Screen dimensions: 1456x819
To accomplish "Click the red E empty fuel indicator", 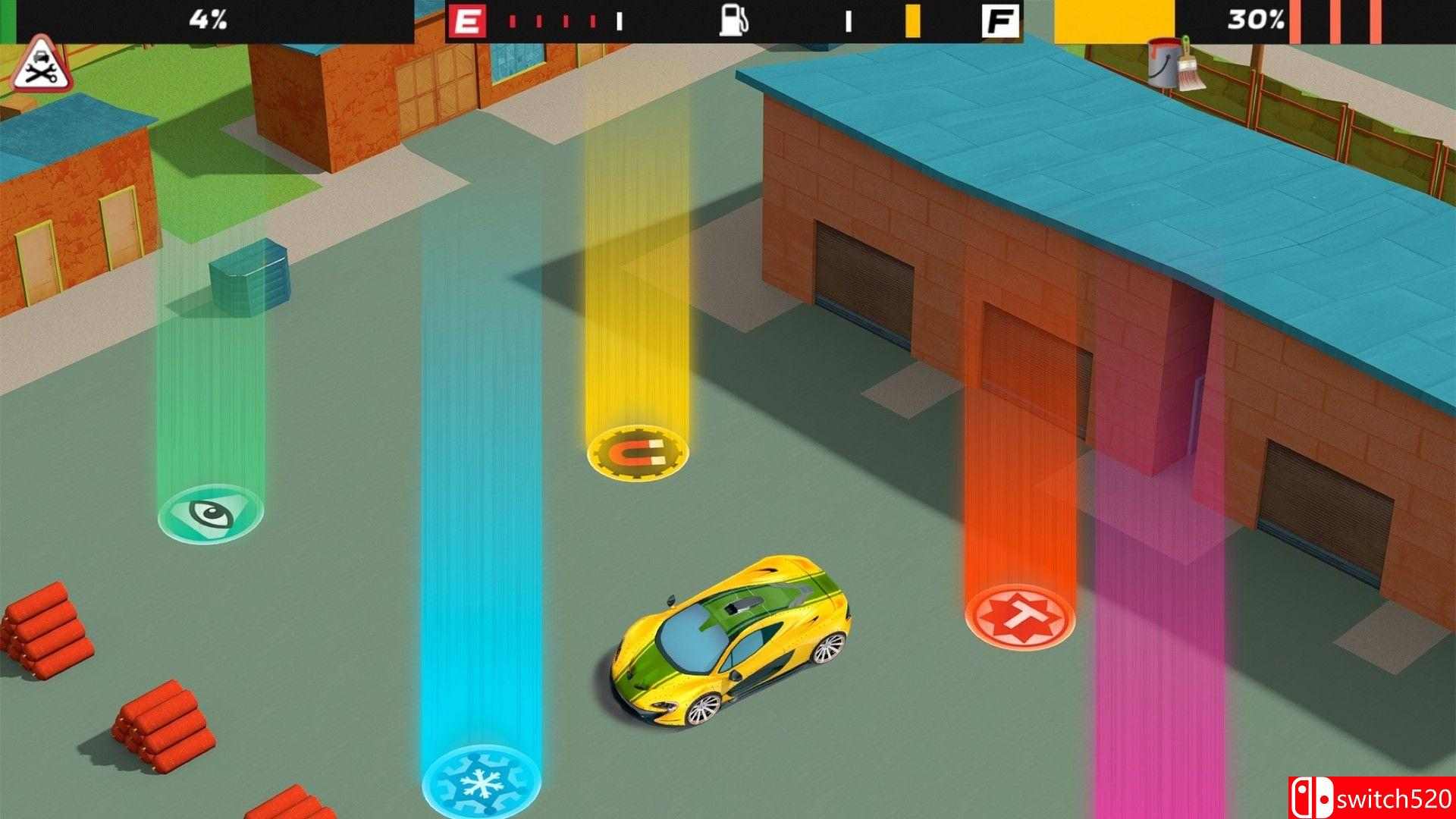I will click(x=467, y=19).
